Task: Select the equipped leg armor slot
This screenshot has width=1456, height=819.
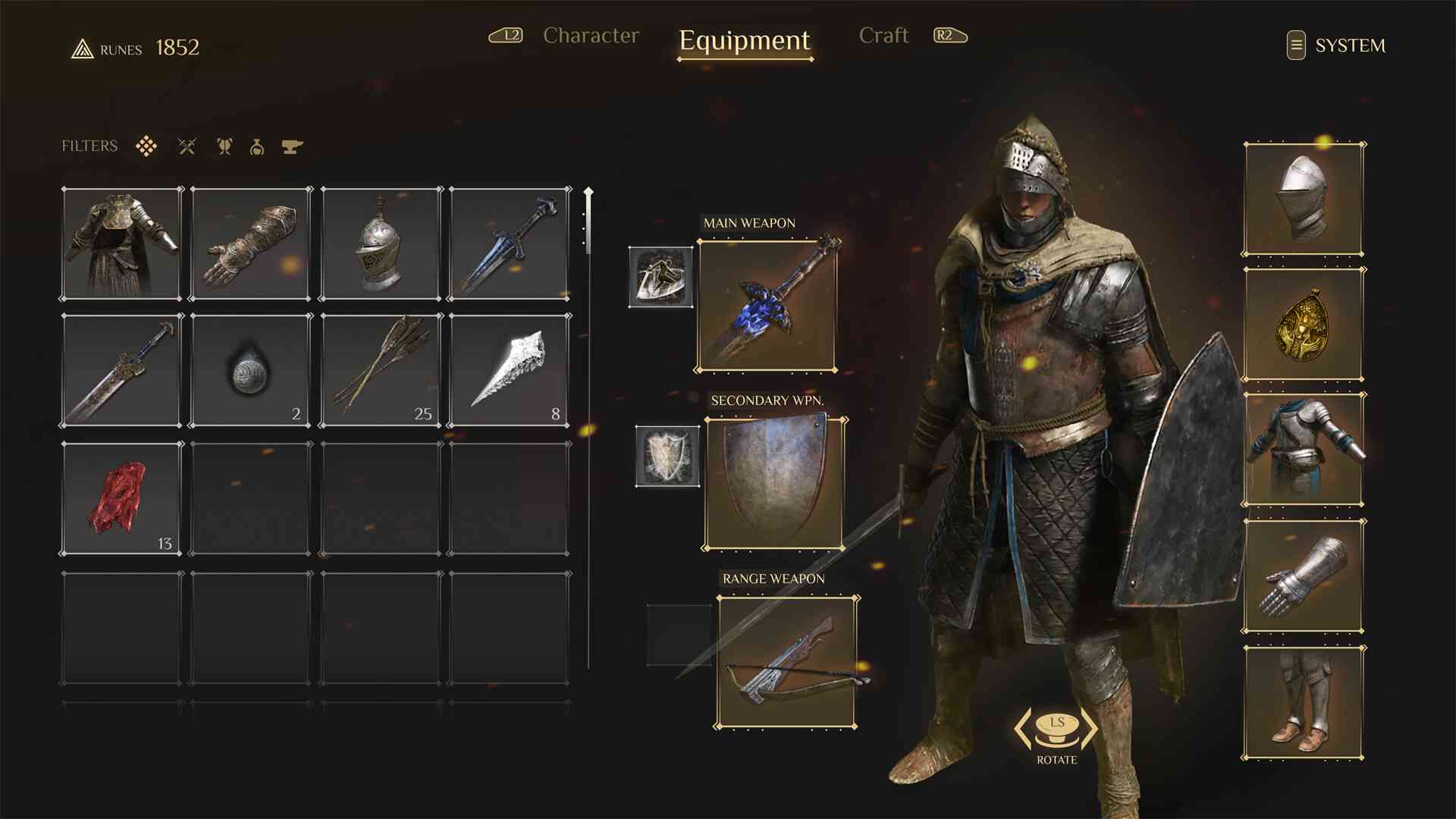Action: 1303,702
